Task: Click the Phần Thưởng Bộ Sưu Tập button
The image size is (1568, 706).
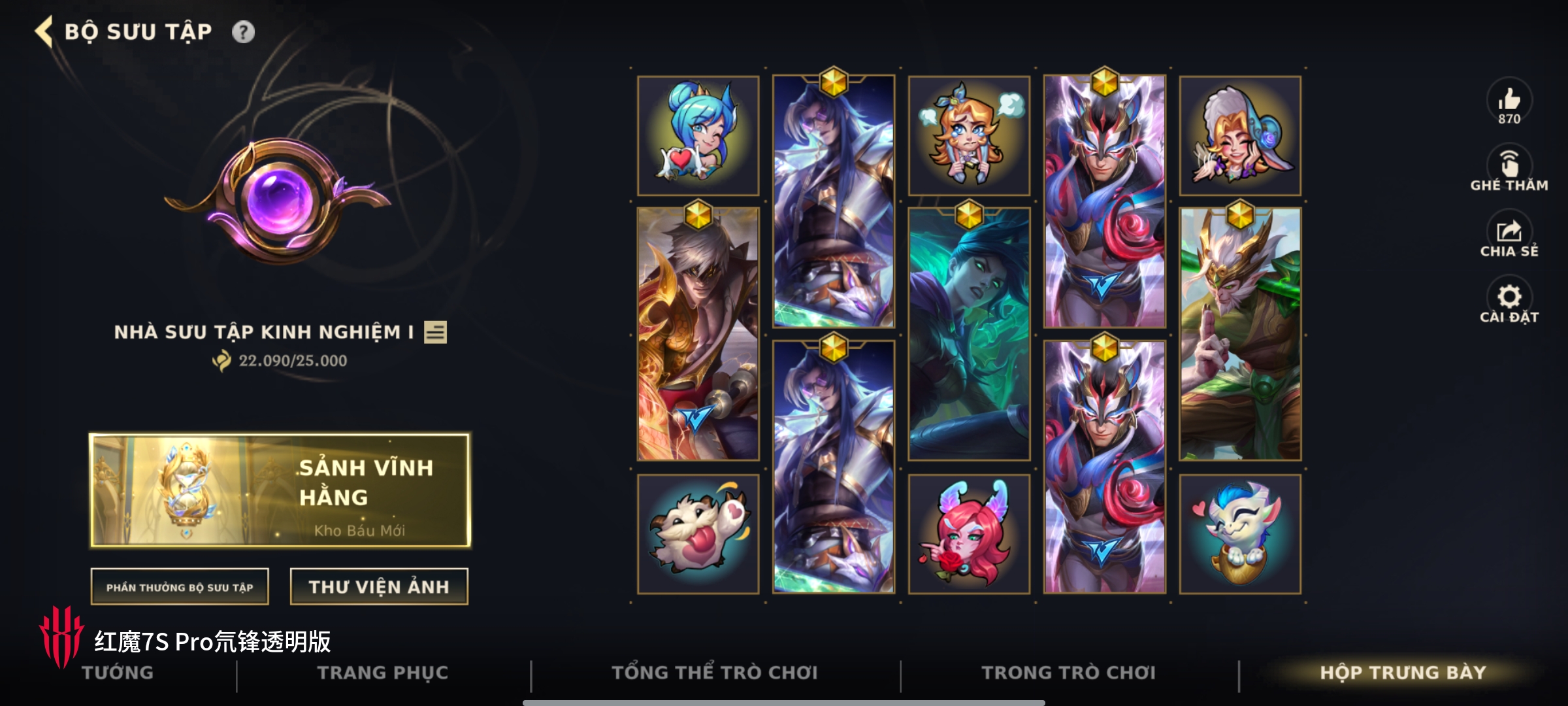Action: pyautogui.click(x=180, y=586)
